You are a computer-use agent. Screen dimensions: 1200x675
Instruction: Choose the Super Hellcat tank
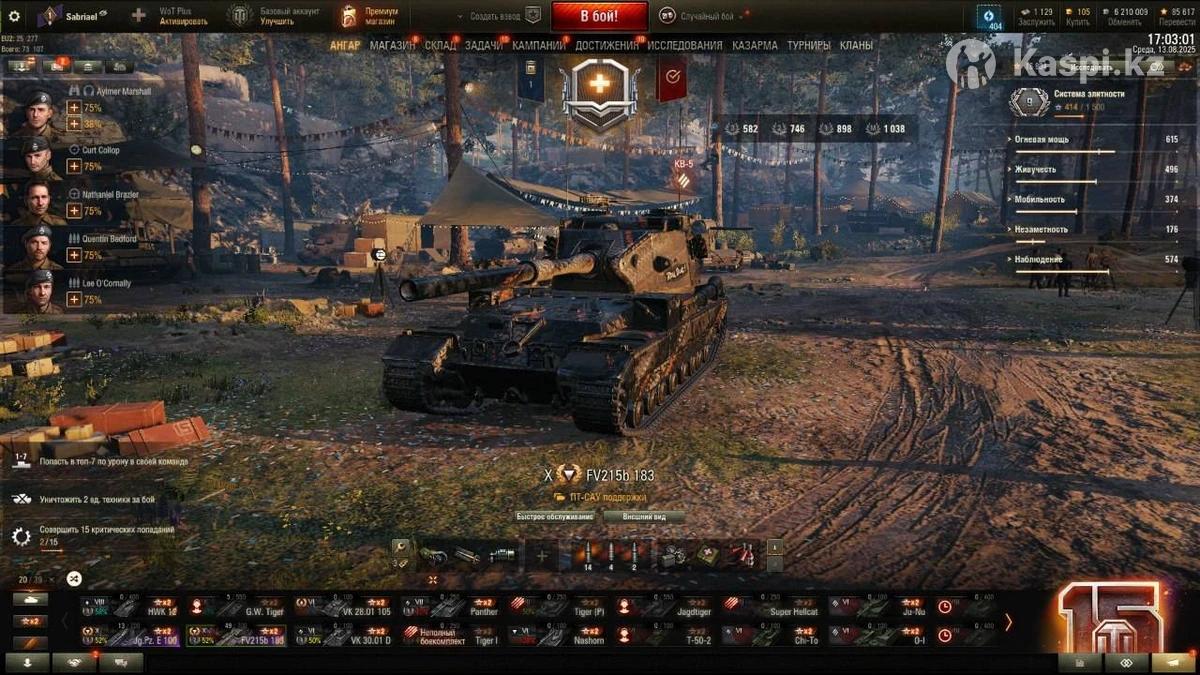coord(766,607)
